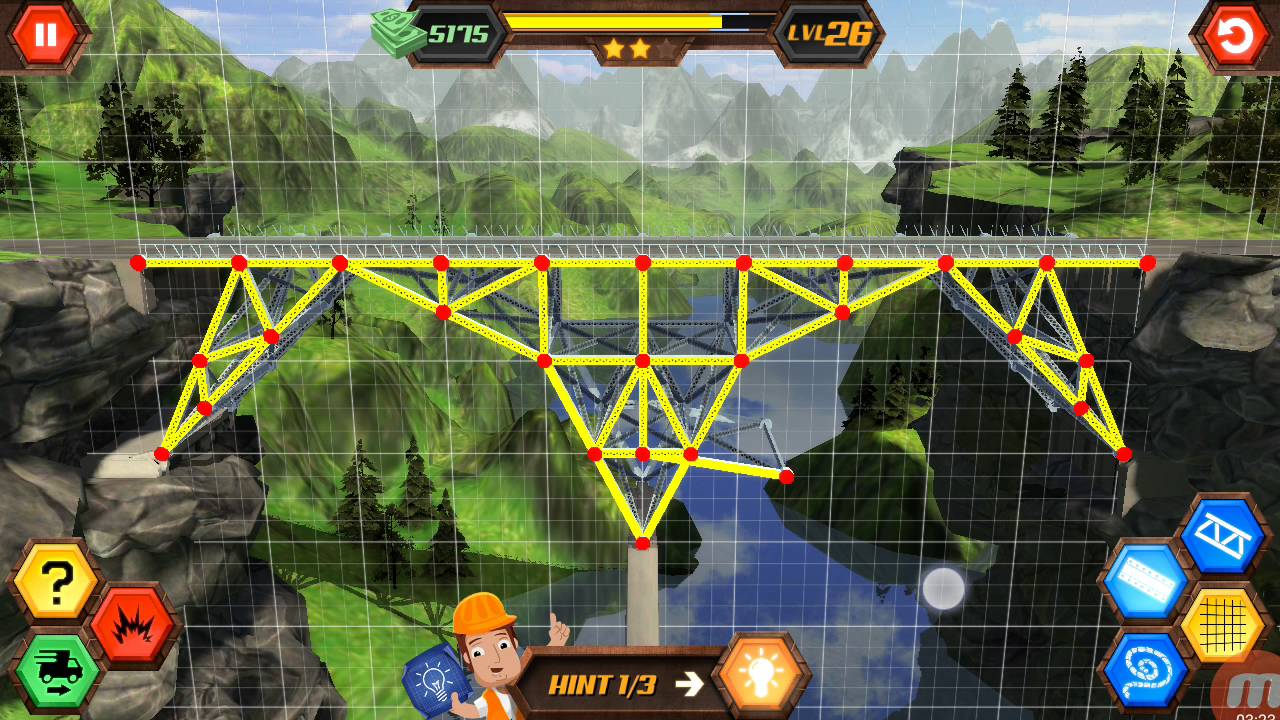Click the money counter showing 5175

(x=460, y=31)
